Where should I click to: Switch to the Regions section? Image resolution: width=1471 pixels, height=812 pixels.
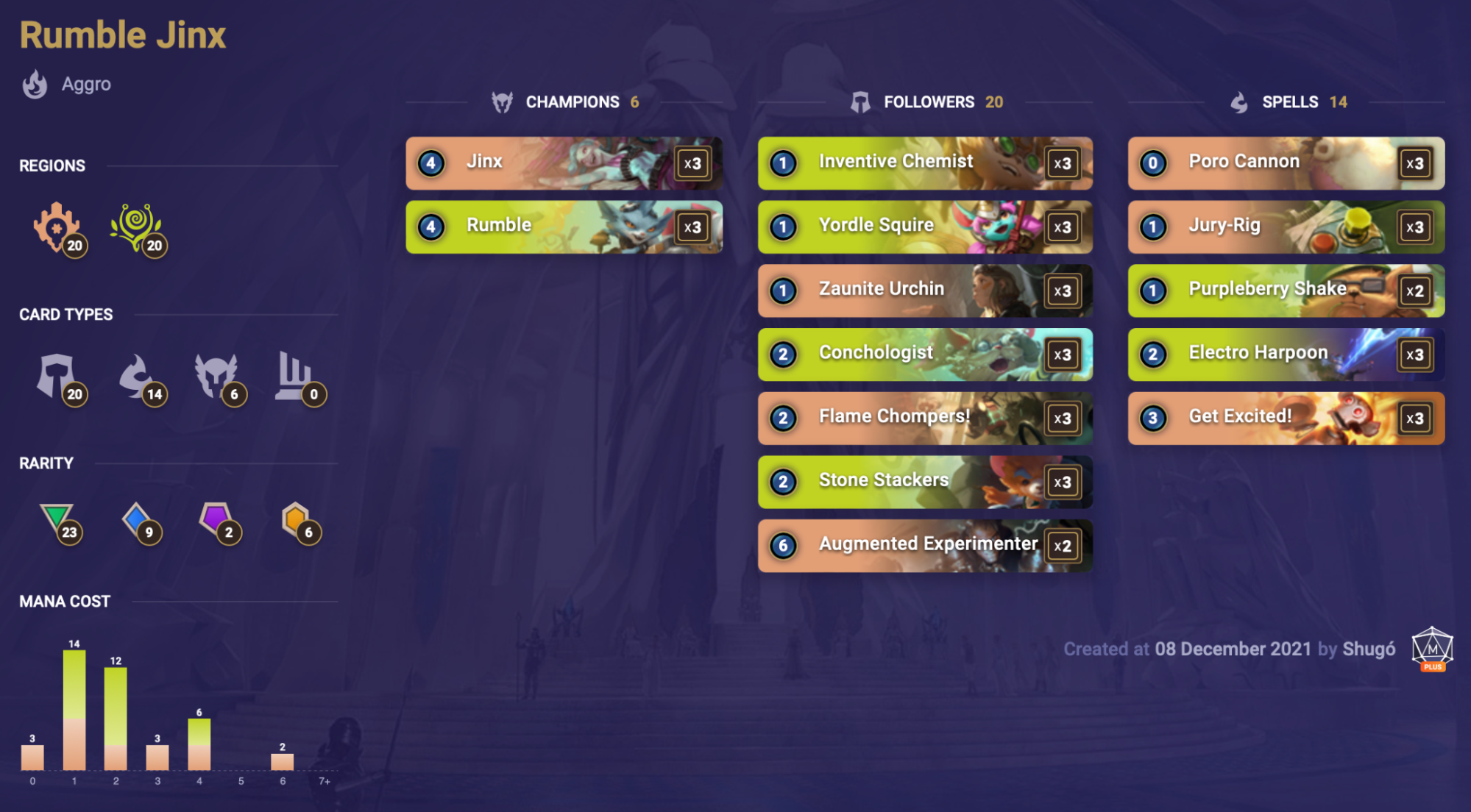point(52,165)
